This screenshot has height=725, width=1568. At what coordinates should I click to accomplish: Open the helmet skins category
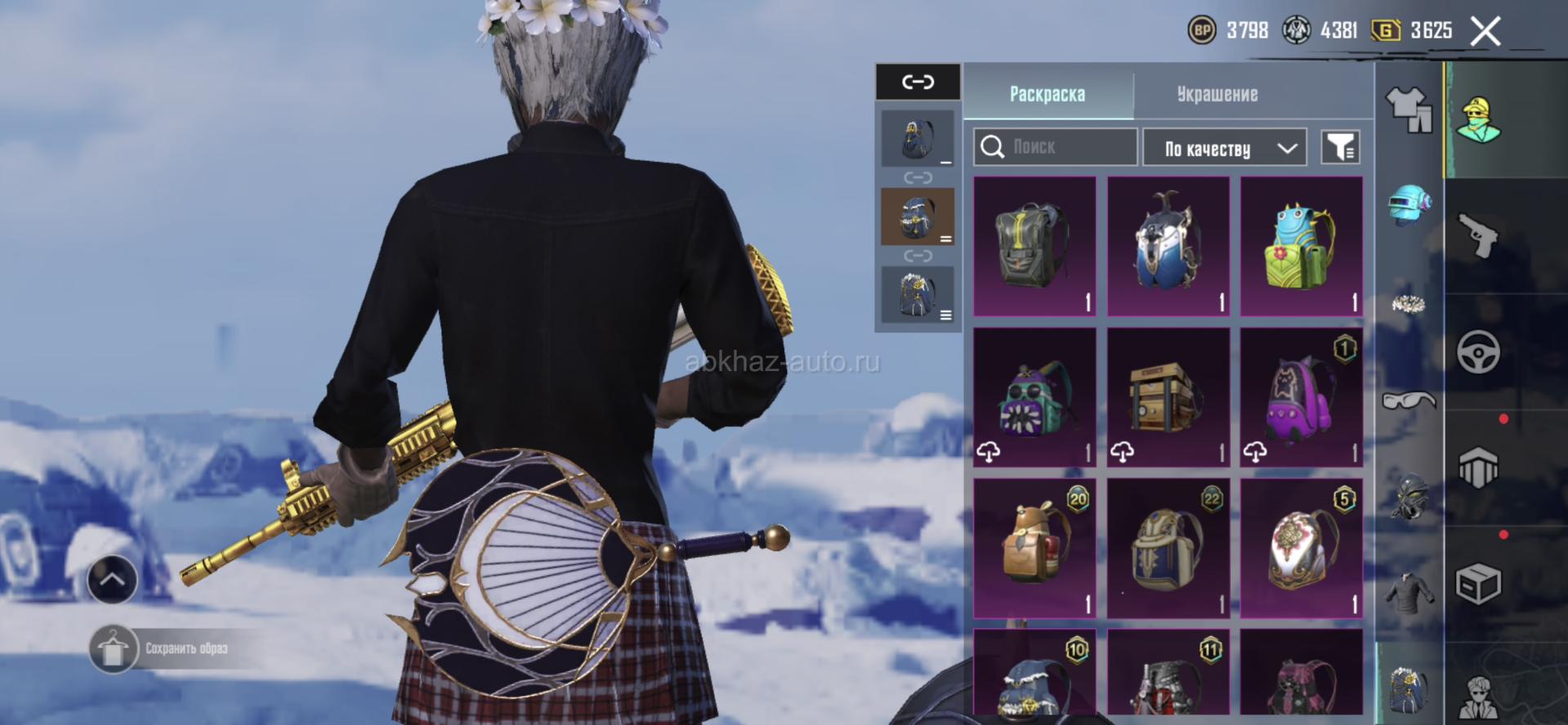pos(1409,204)
